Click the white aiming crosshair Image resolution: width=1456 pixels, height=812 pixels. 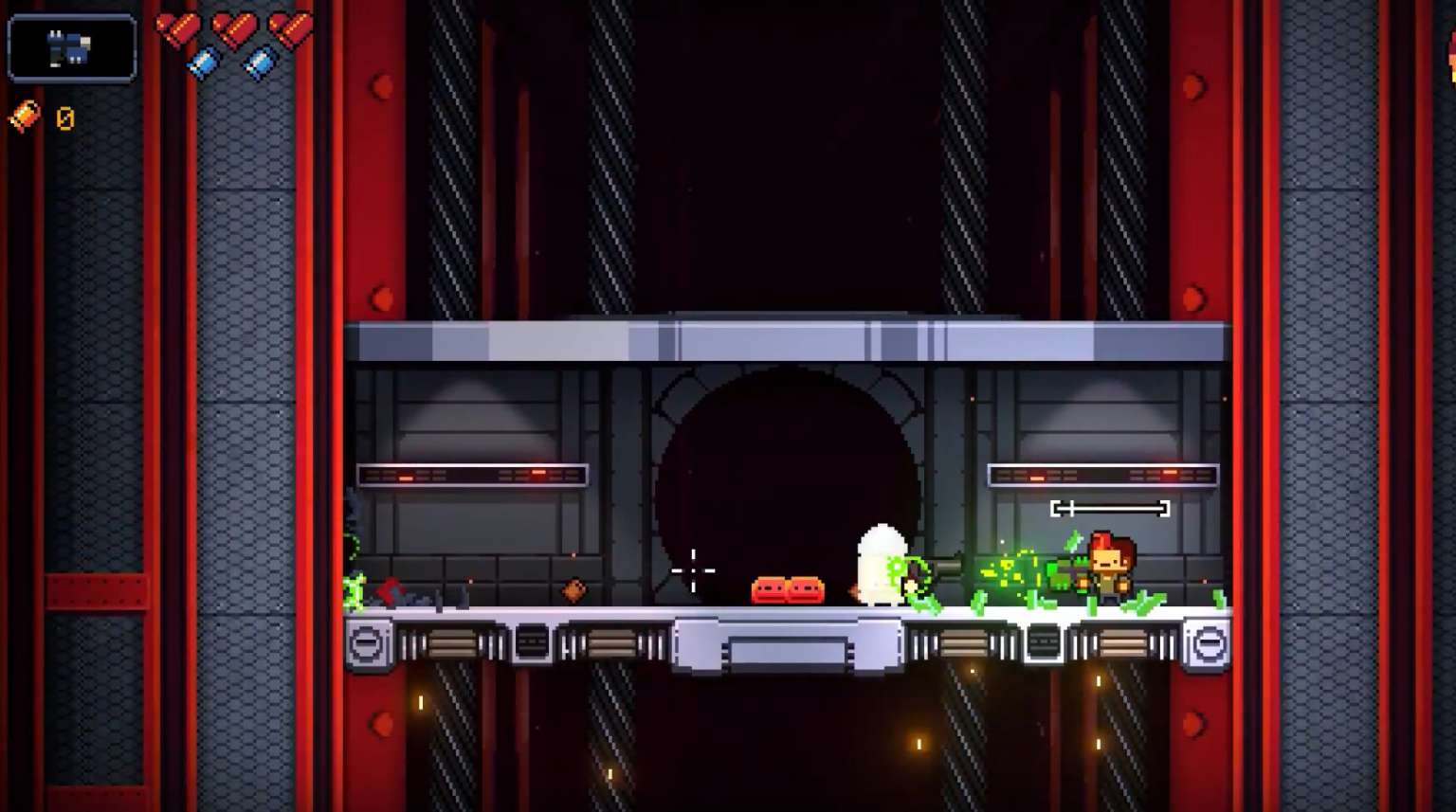click(695, 569)
